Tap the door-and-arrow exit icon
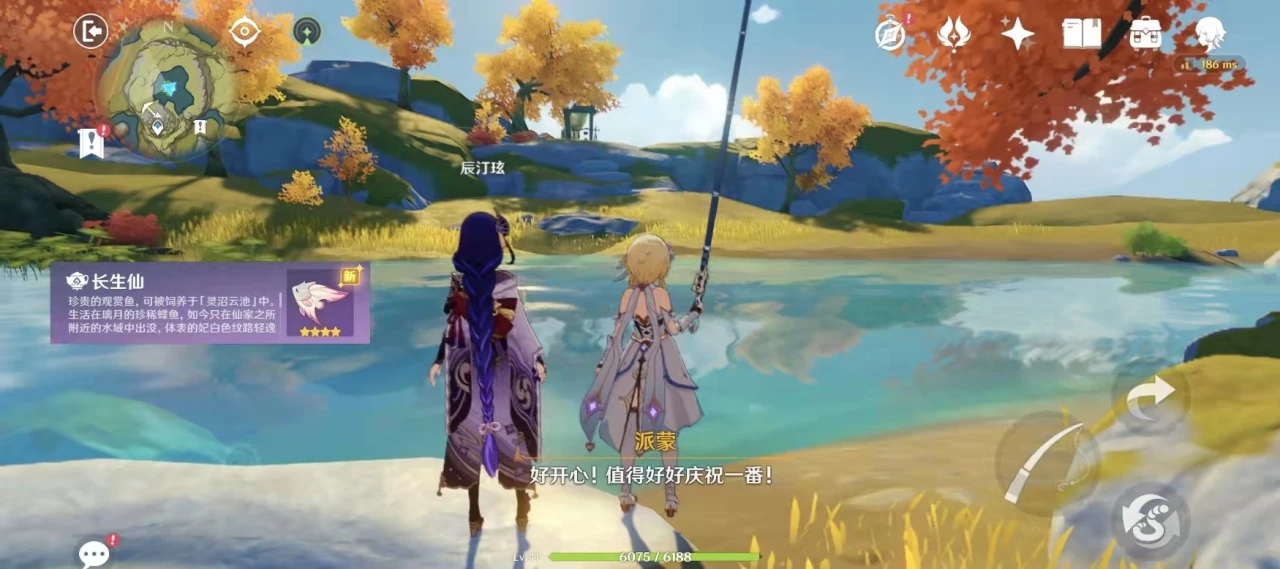This screenshot has width=1280, height=569. pyautogui.click(x=91, y=32)
